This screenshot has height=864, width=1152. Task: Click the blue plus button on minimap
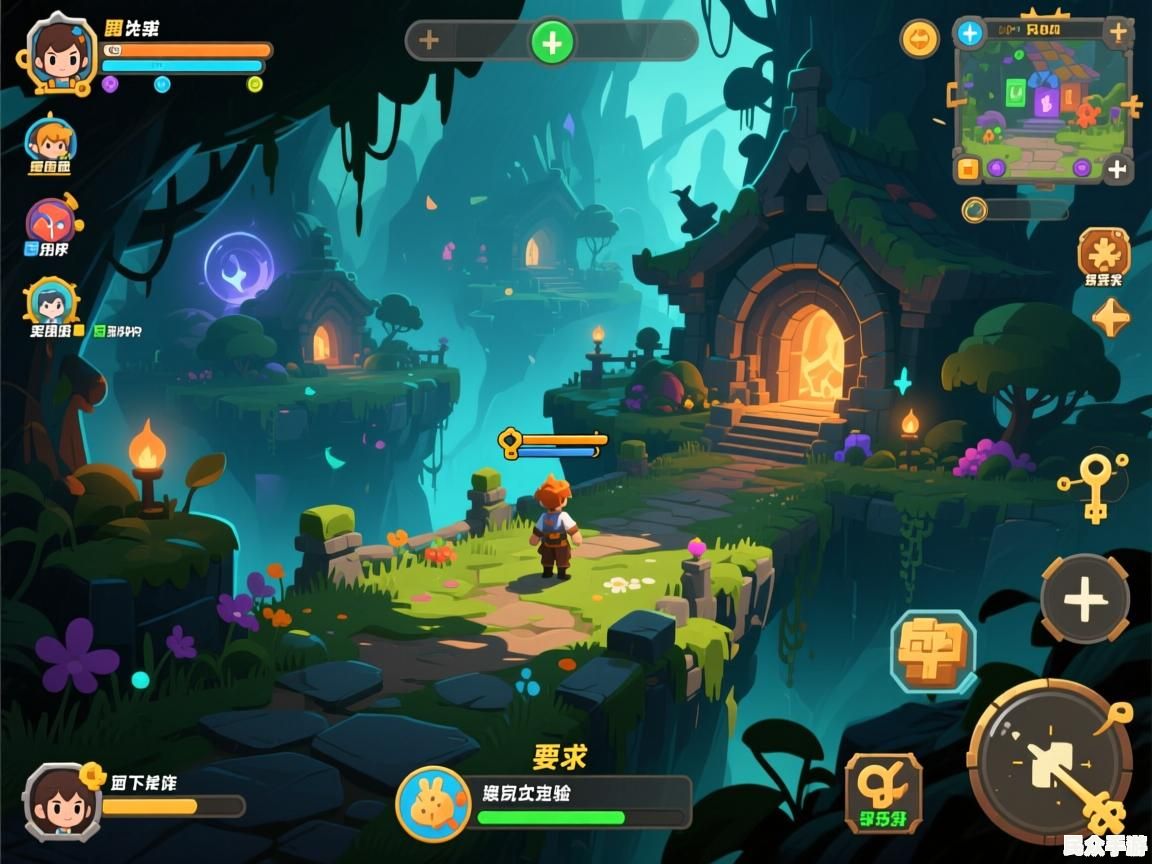(x=969, y=33)
